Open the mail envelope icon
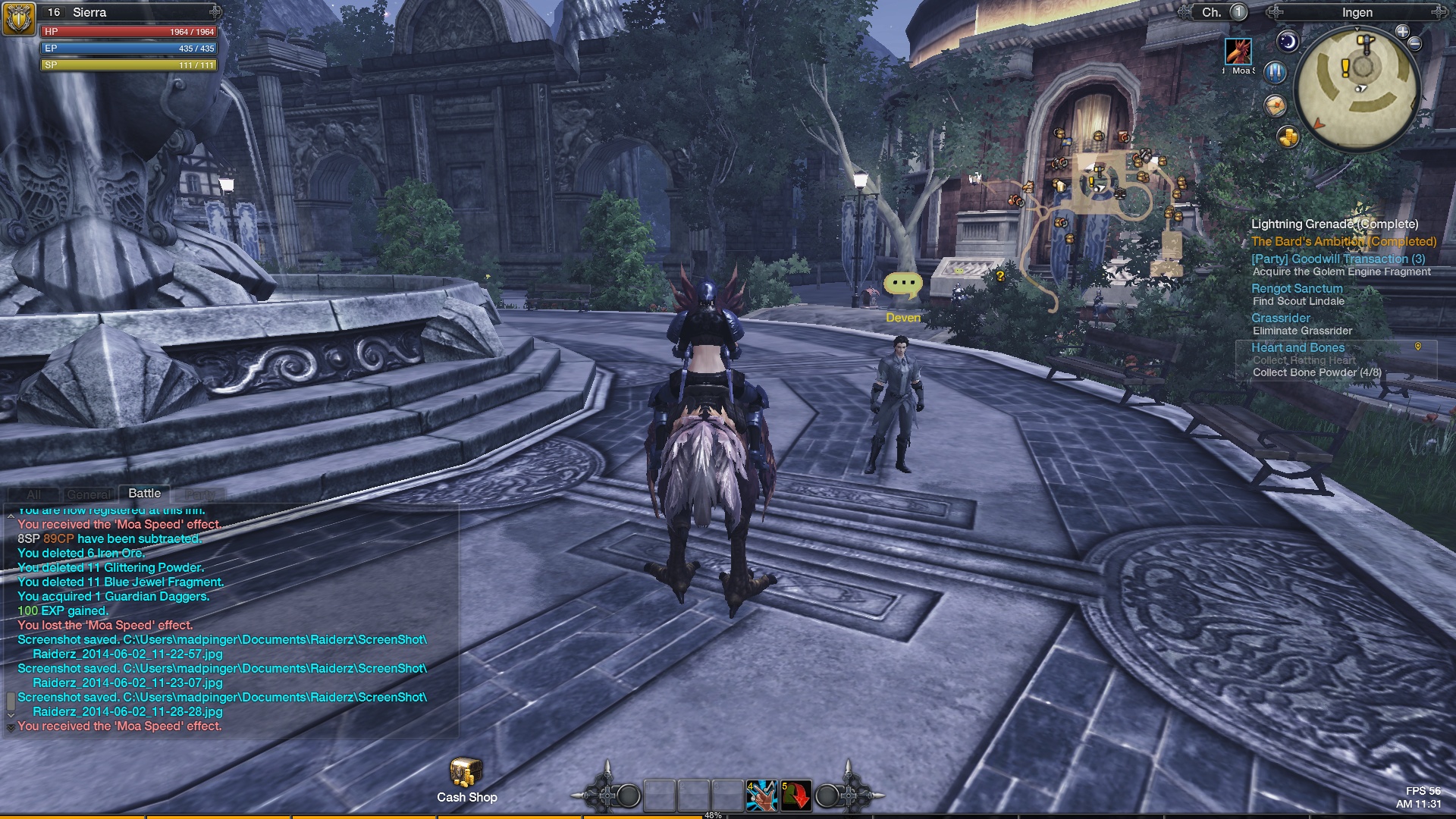The height and width of the screenshot is (819, 1456). (x=1275, y=105)
